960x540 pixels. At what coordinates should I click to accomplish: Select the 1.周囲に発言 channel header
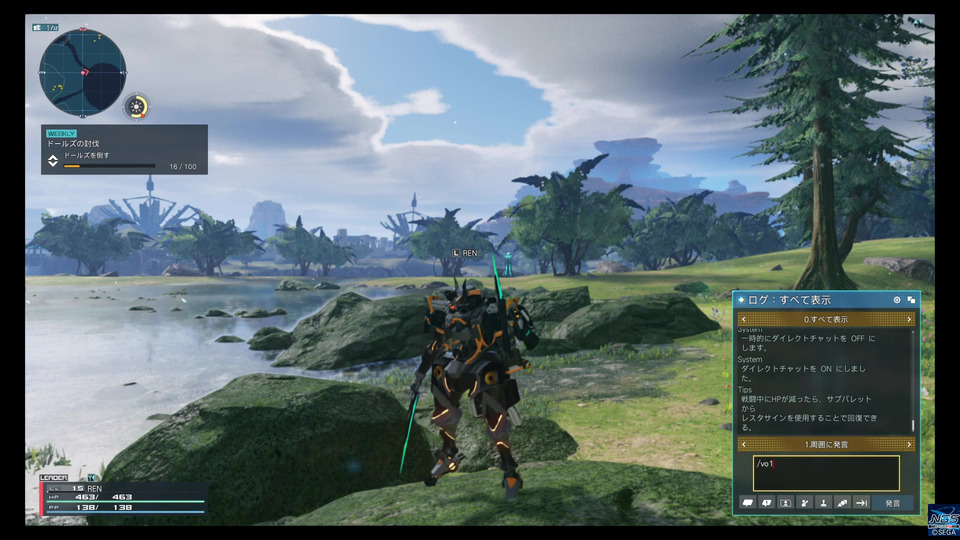tap(826, 444)
